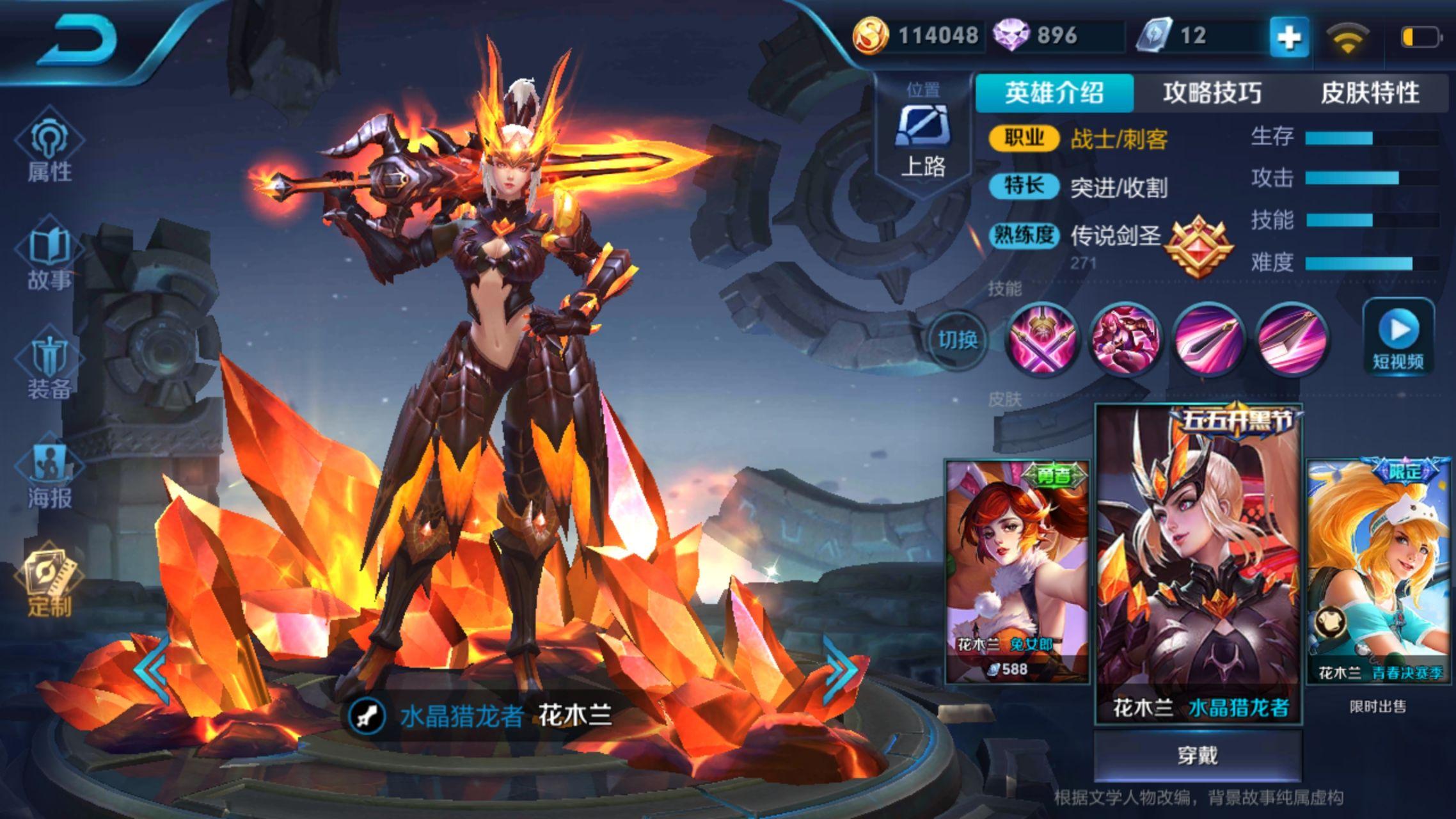Select the 兔女郎 skin thumbnail

pyautogui.click(x=1017, y=571)
